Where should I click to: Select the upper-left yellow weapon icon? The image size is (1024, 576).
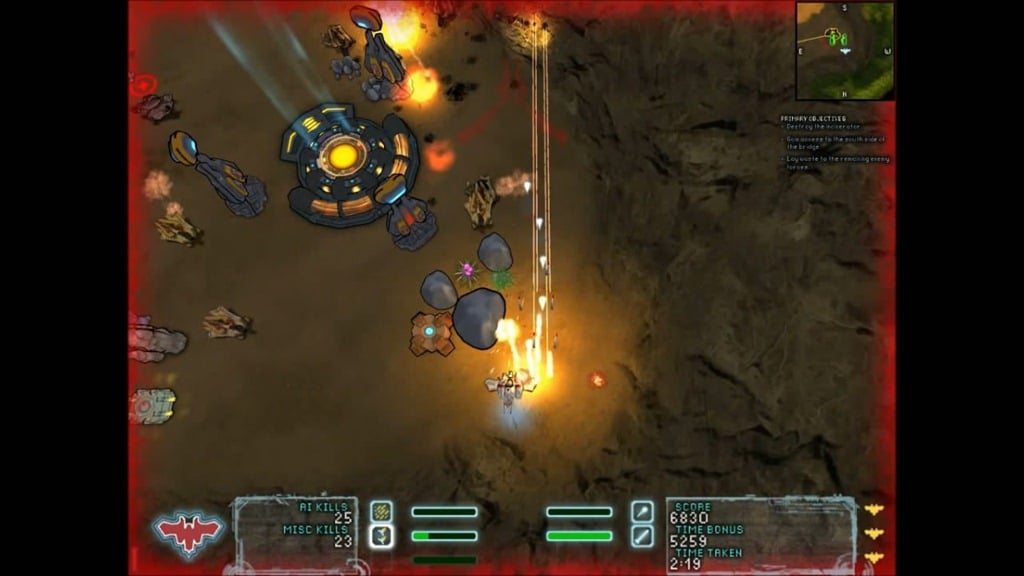pos(381,511)
